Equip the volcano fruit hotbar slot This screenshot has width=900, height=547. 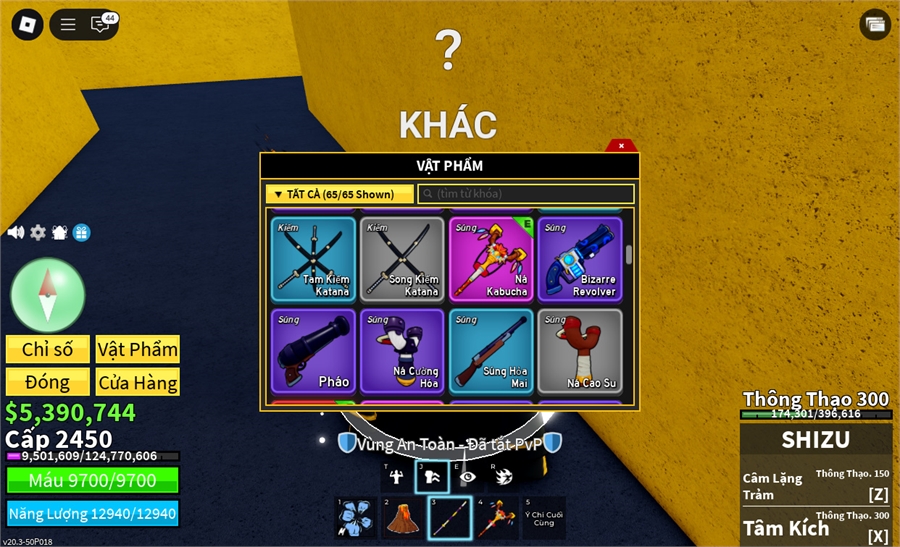point(403,518)
